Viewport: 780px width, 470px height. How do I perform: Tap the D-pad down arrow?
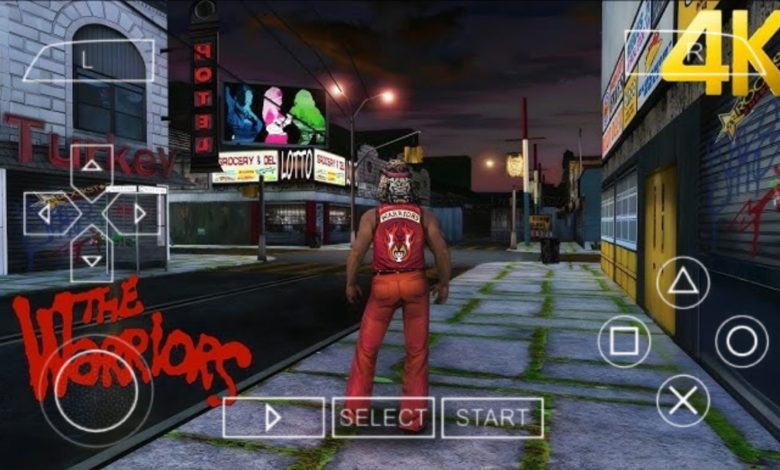tap(91, 259)
